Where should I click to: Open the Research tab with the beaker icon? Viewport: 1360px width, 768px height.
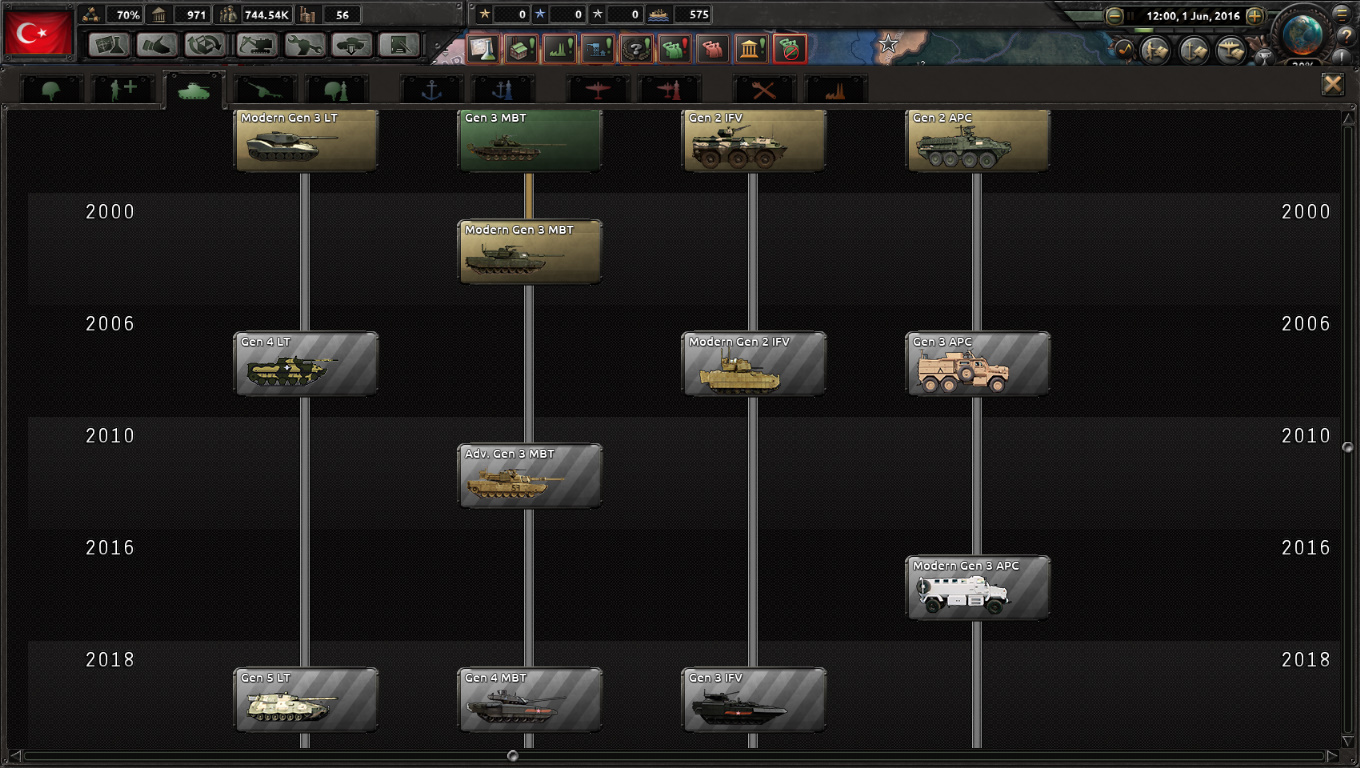107,45
